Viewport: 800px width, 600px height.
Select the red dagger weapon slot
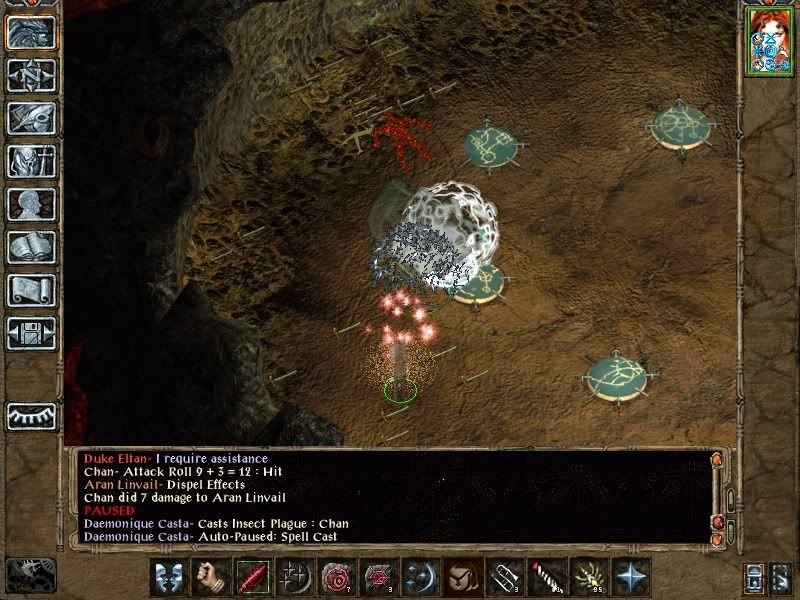251,577
